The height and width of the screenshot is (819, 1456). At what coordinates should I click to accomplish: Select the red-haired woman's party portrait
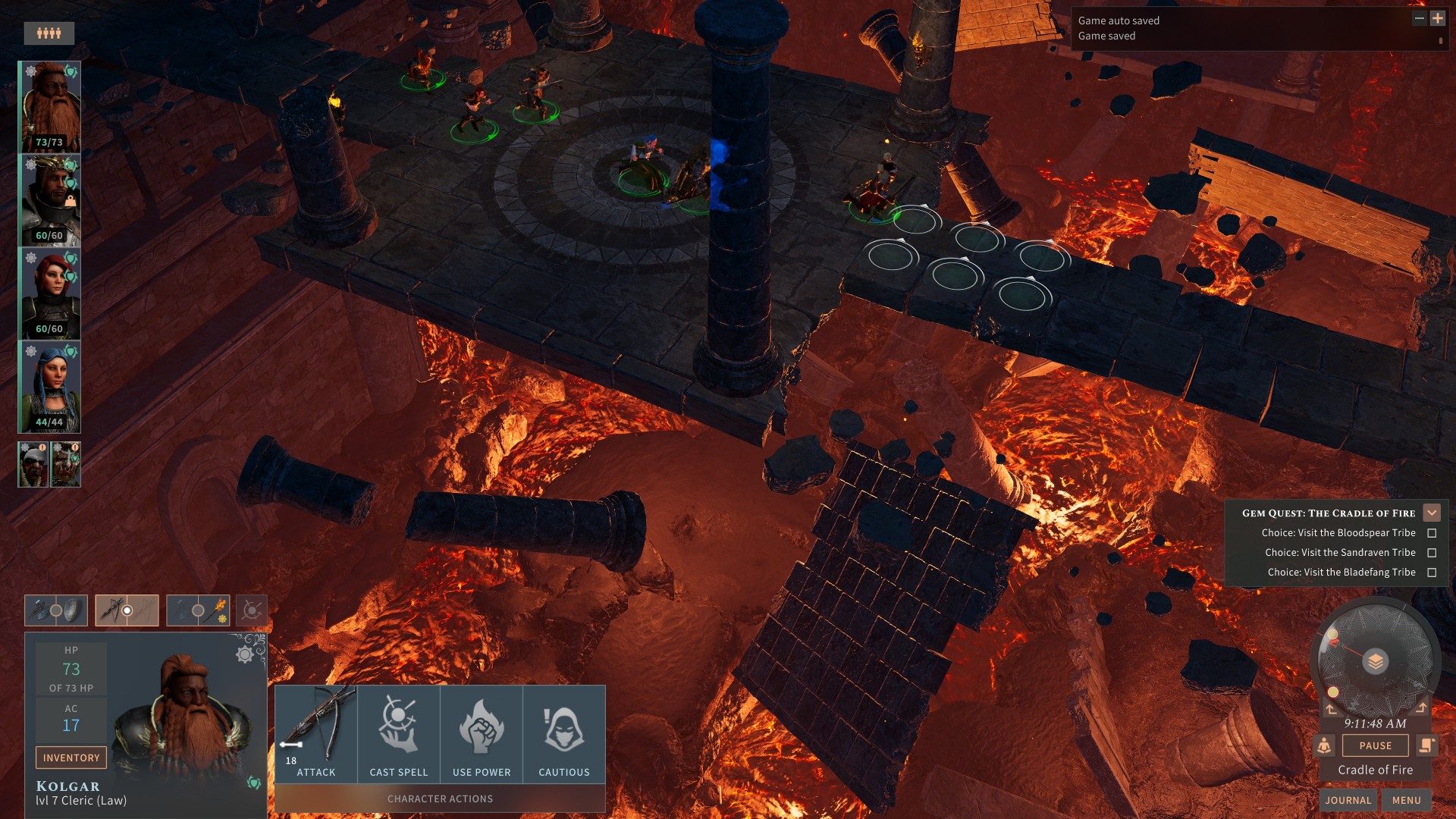coord(50,293)
